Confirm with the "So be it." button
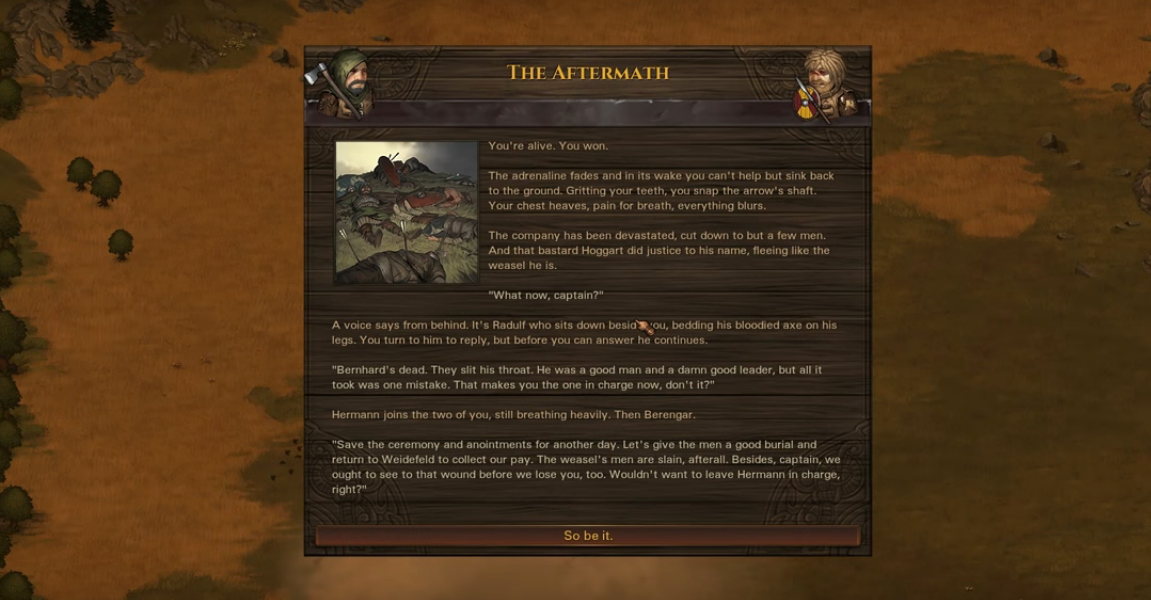 pyautogui.click(x=588, y=536)
